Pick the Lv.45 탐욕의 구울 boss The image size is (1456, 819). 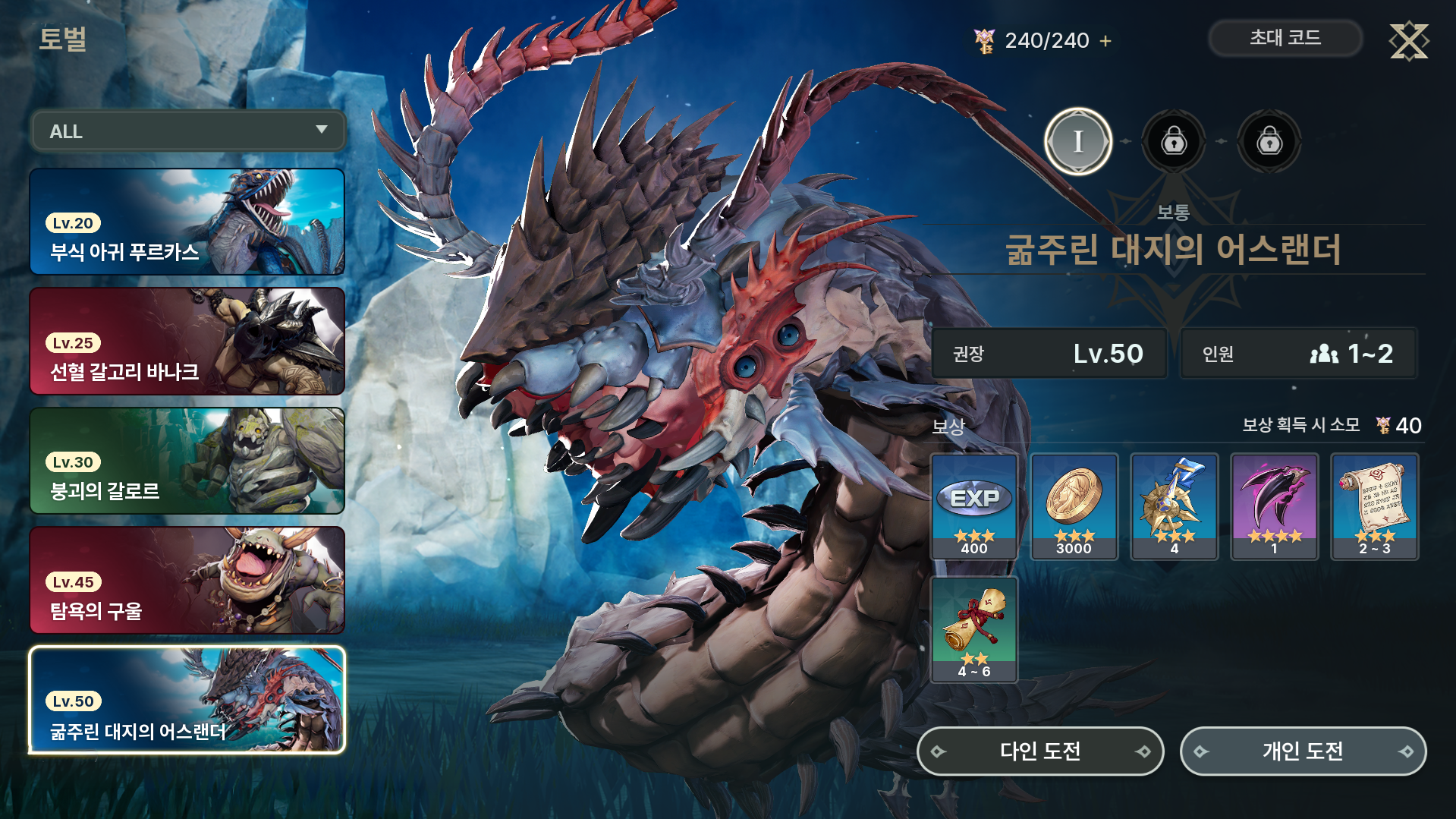pos(187,581)
